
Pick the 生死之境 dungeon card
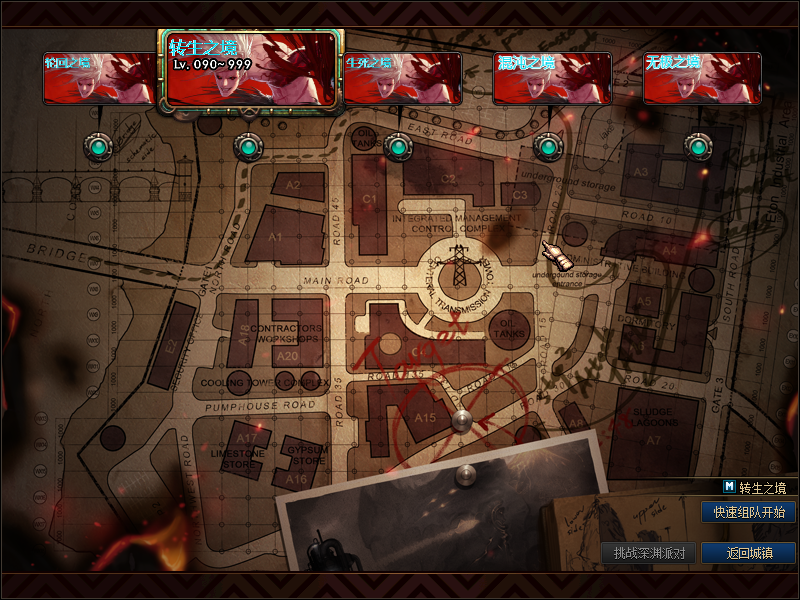[402, 78]
